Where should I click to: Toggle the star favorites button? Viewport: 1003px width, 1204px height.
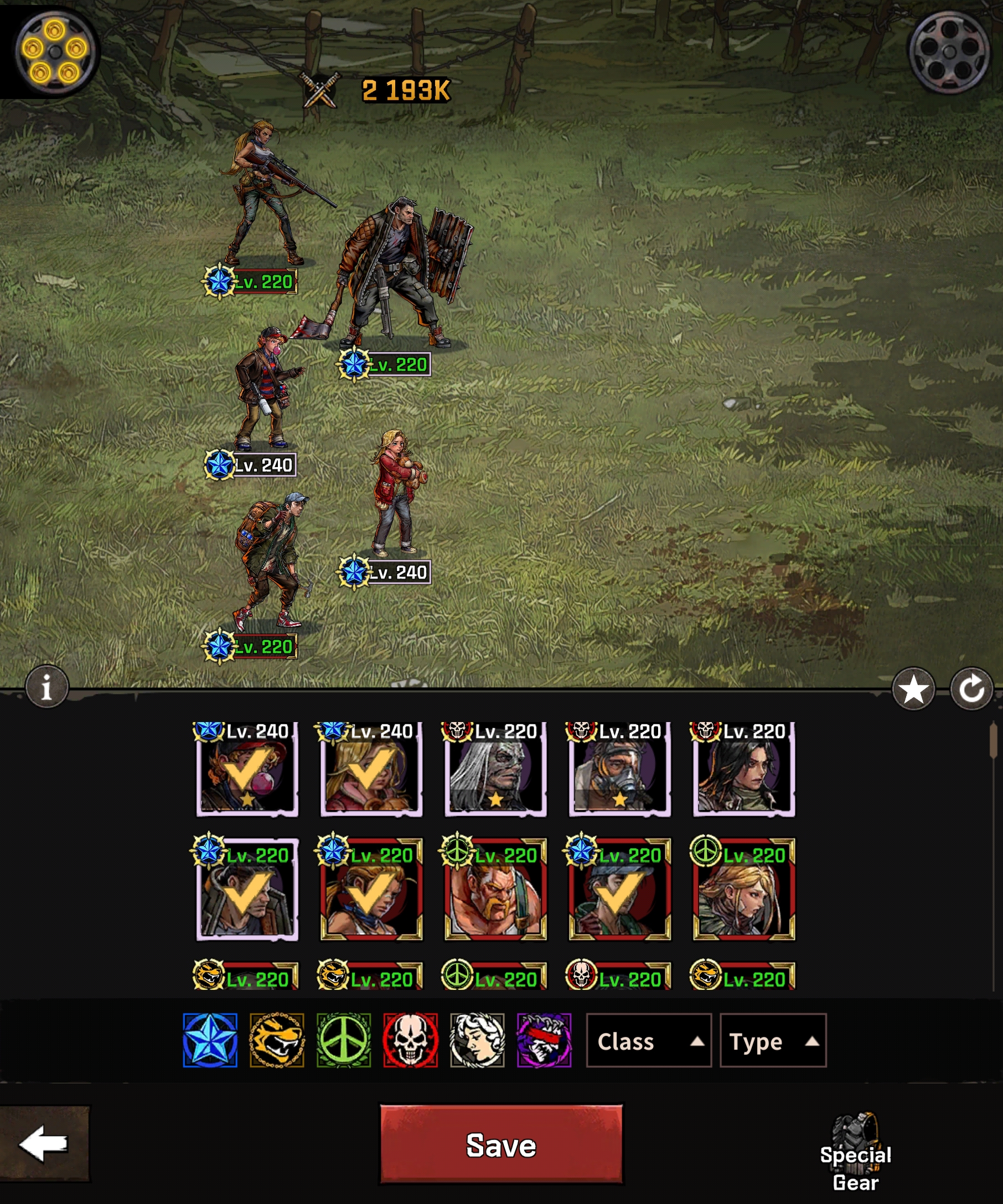coord(913,689)
